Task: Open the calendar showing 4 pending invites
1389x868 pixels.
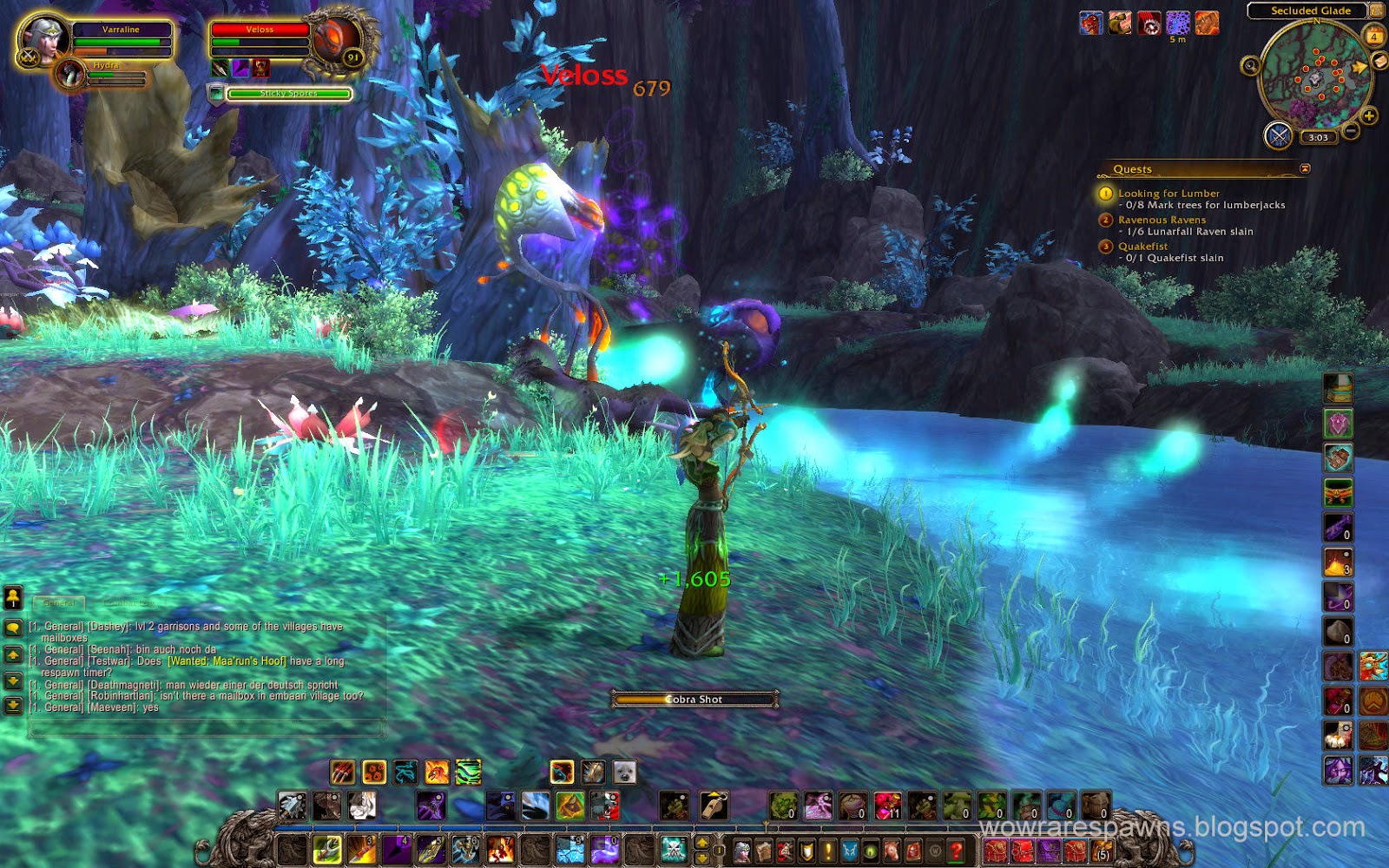Action: (x=1375, y=35)
